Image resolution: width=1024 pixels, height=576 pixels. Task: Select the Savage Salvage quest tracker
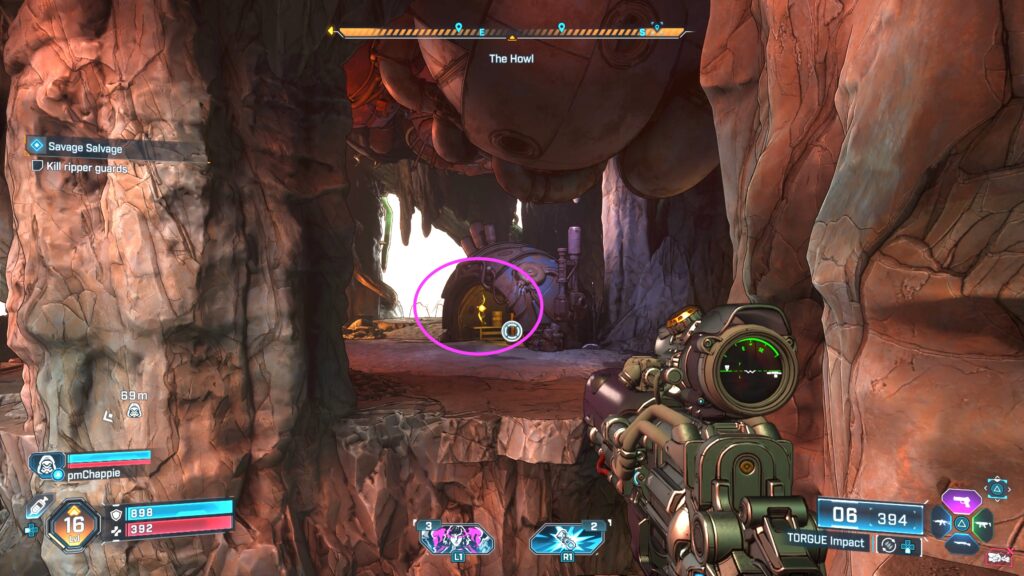[90, 147]
